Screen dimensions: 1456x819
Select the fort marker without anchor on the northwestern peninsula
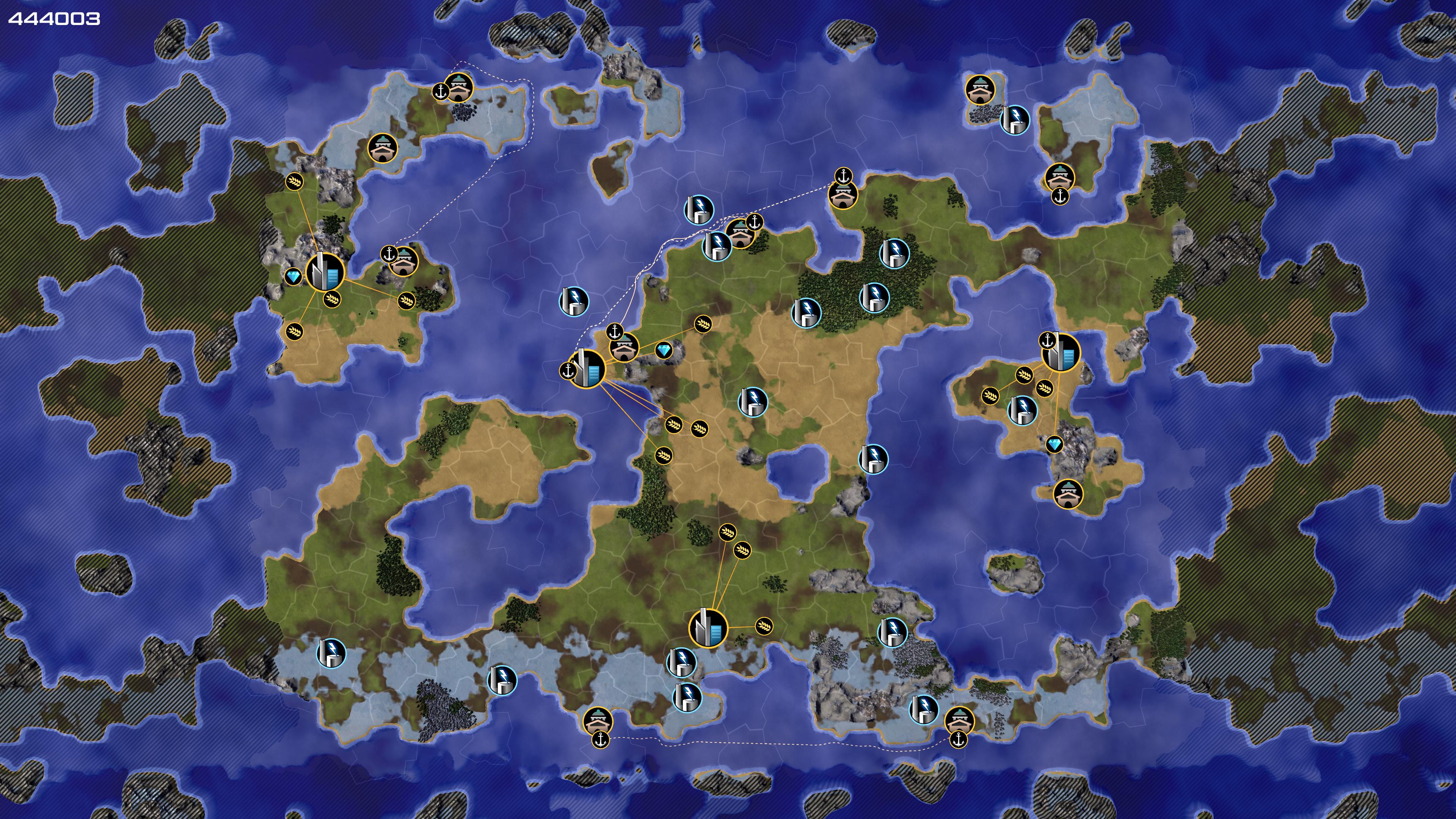click(383, 148)
